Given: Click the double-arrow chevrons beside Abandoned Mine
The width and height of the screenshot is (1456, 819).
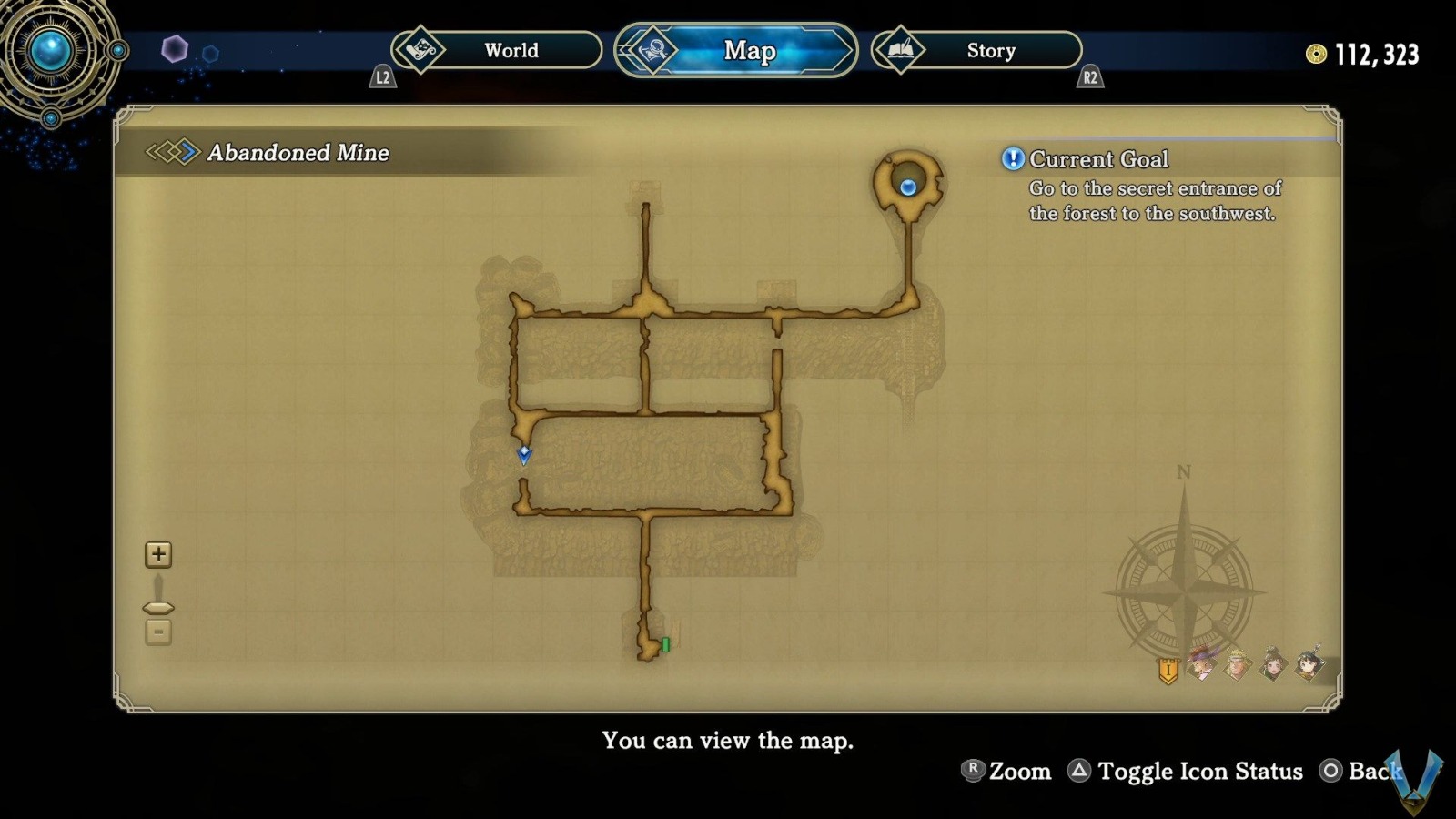Looking at the screenshot, I should point(174,154).
